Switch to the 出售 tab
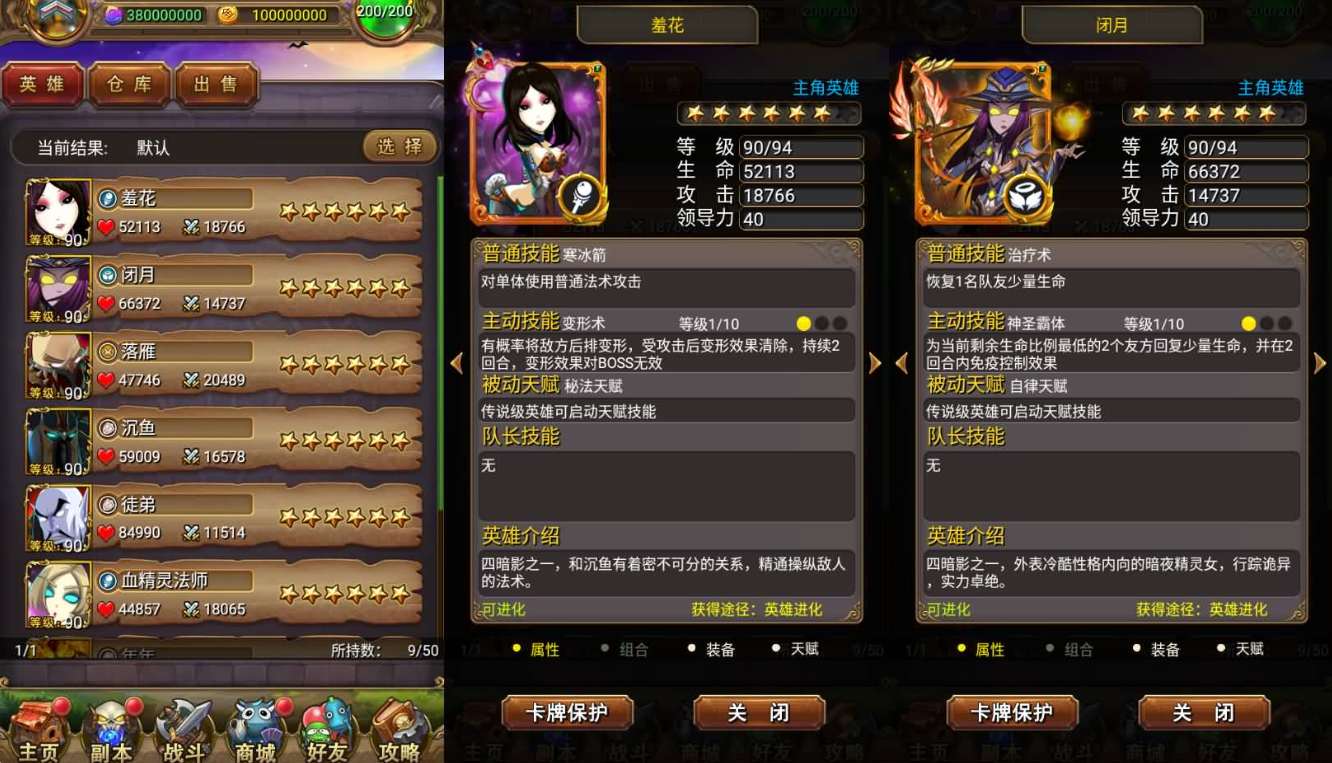Screen dimensions: 1332x763 pyautogui.click(x=217, y=85)
